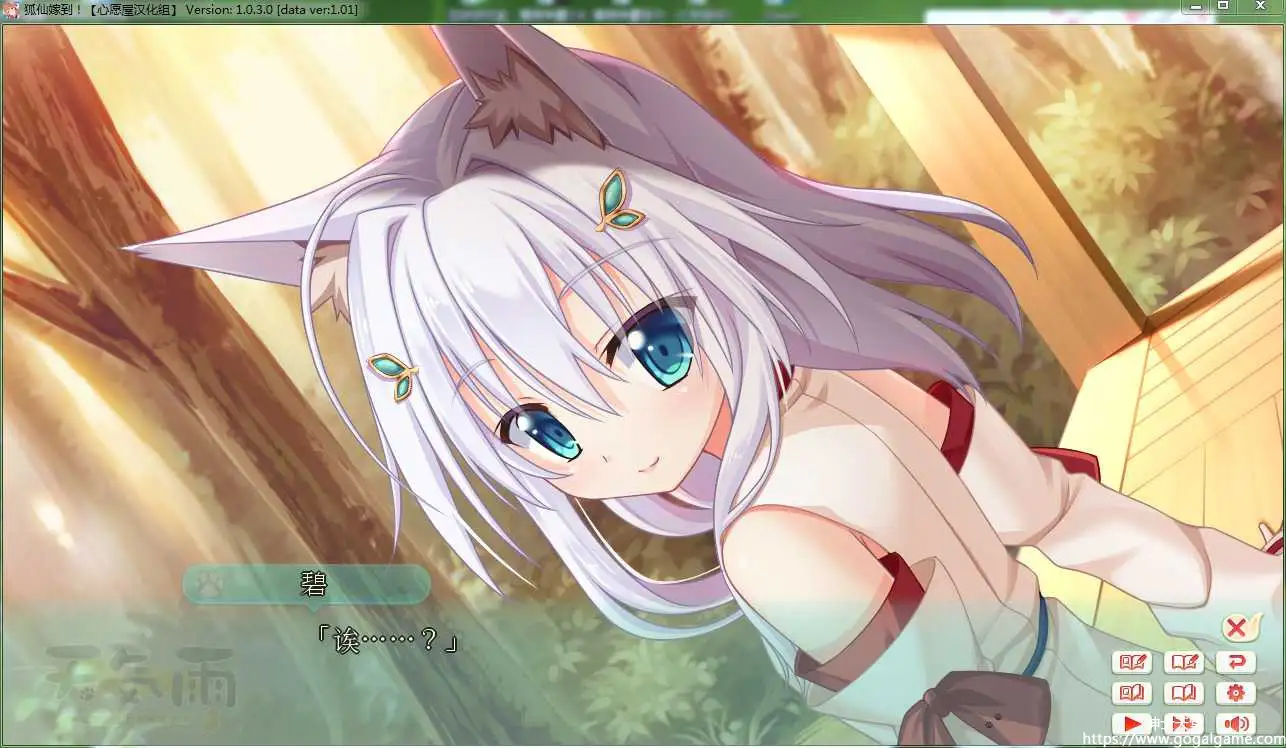Quick load: open book with square mark
The image size is (1286, 748).
tap(1132, 692)
